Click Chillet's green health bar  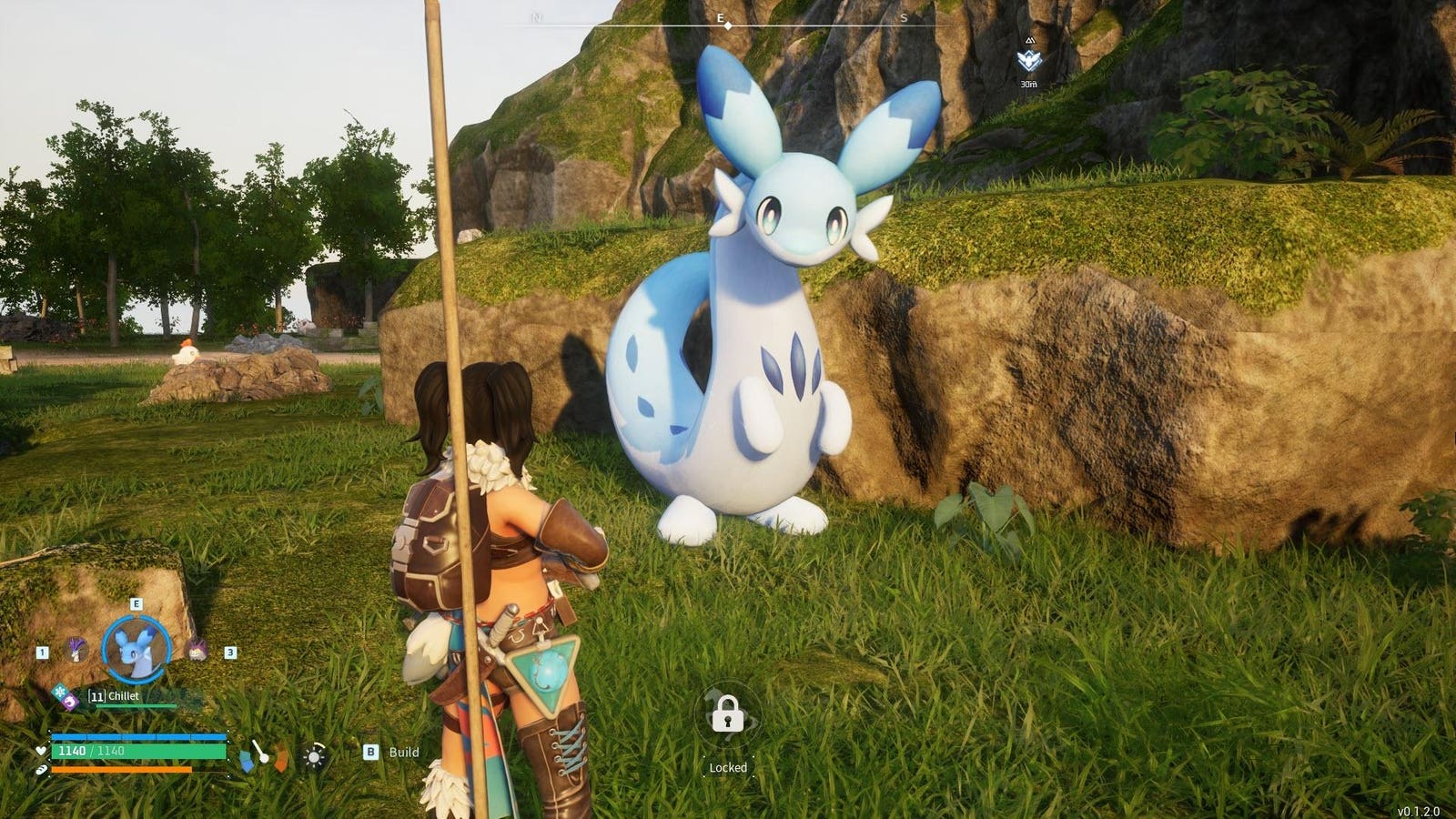click(136, 705)
